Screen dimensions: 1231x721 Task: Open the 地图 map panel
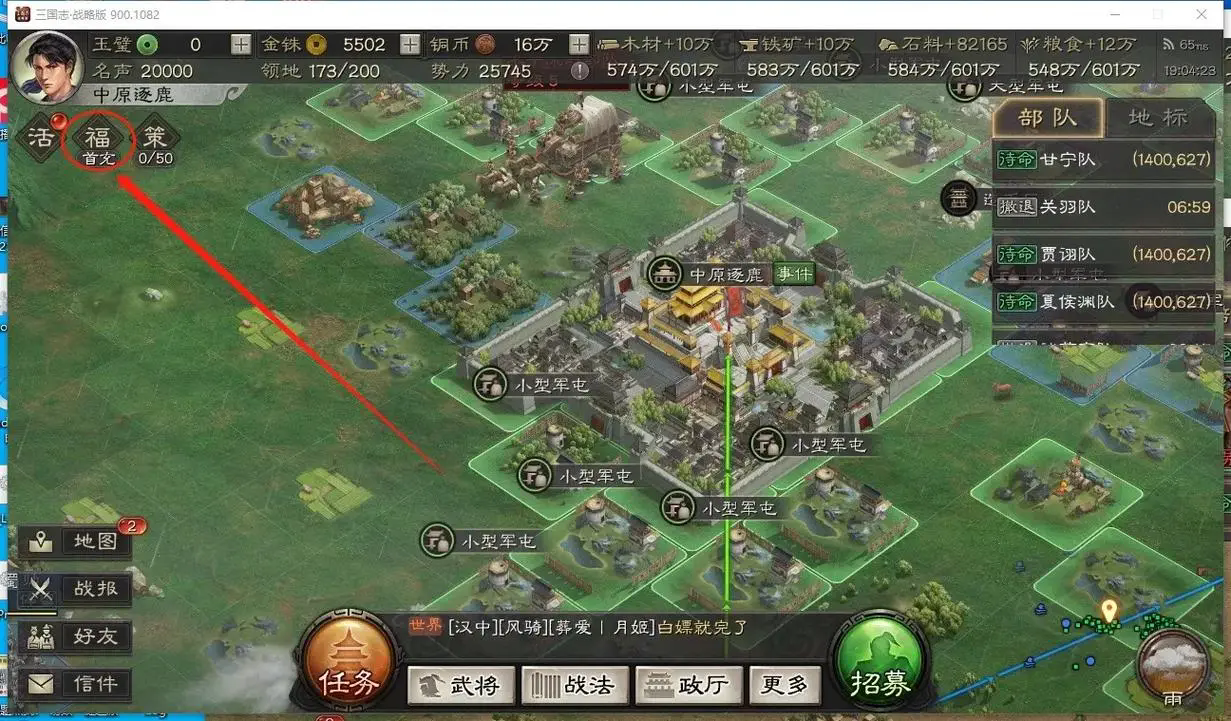point(78,542)
